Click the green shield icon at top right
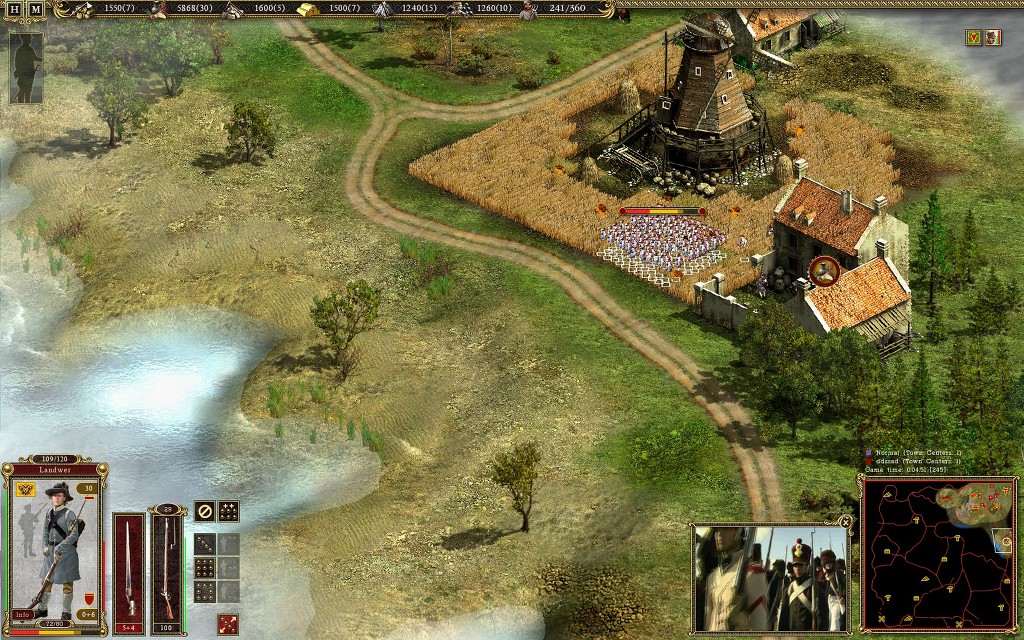 click(x=972, y=38)
